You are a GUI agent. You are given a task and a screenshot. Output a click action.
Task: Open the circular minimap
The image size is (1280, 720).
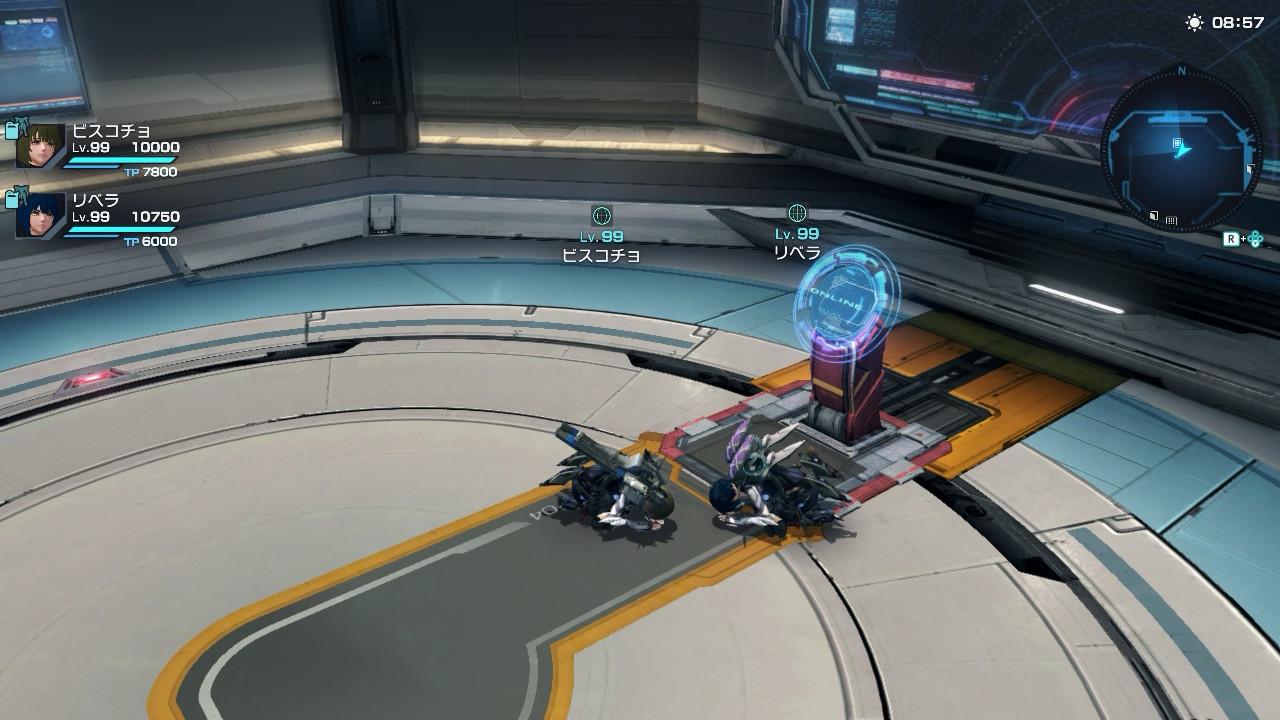(1181, 149)
